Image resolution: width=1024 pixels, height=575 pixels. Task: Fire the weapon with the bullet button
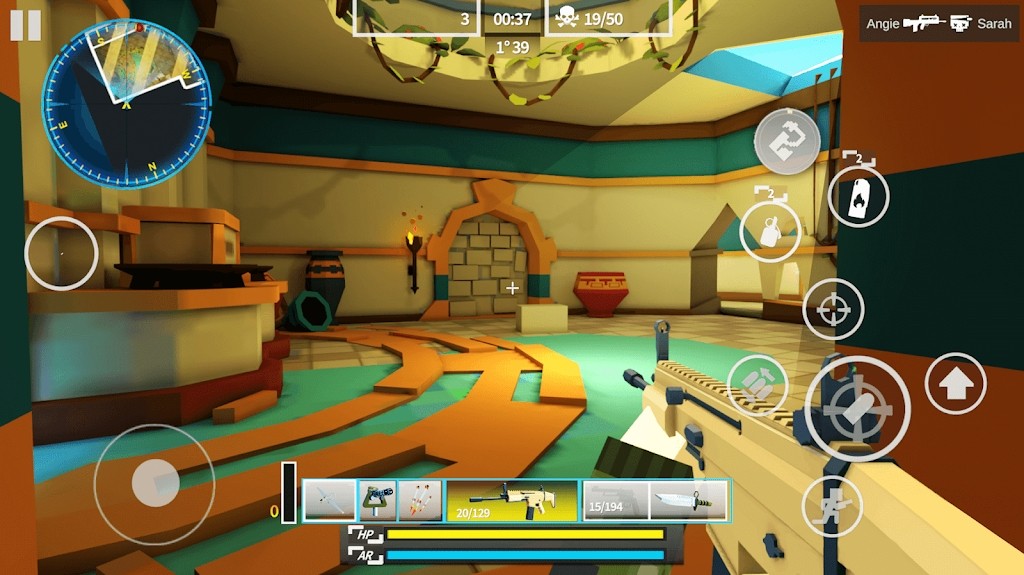point(857,408)
